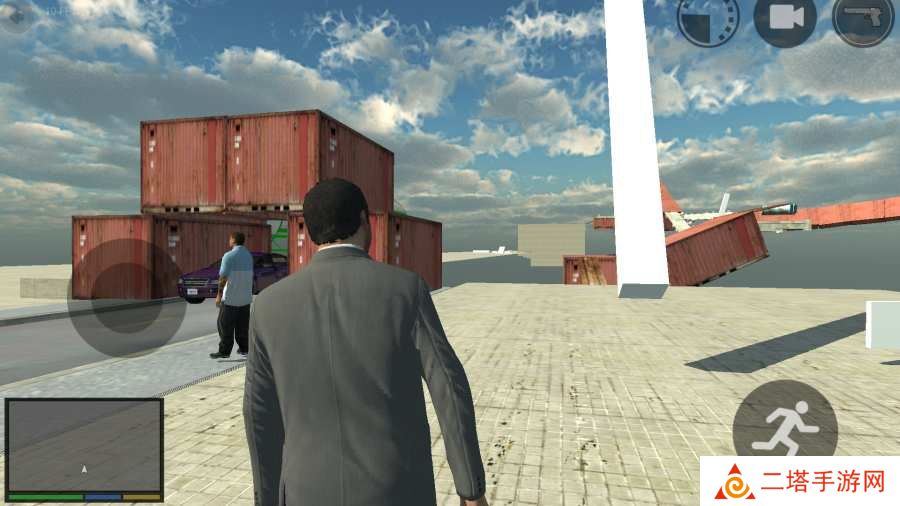Screen dimensions: 900x506
Task: Switch view with the video camera button
Action: click(x=785, y=19)
